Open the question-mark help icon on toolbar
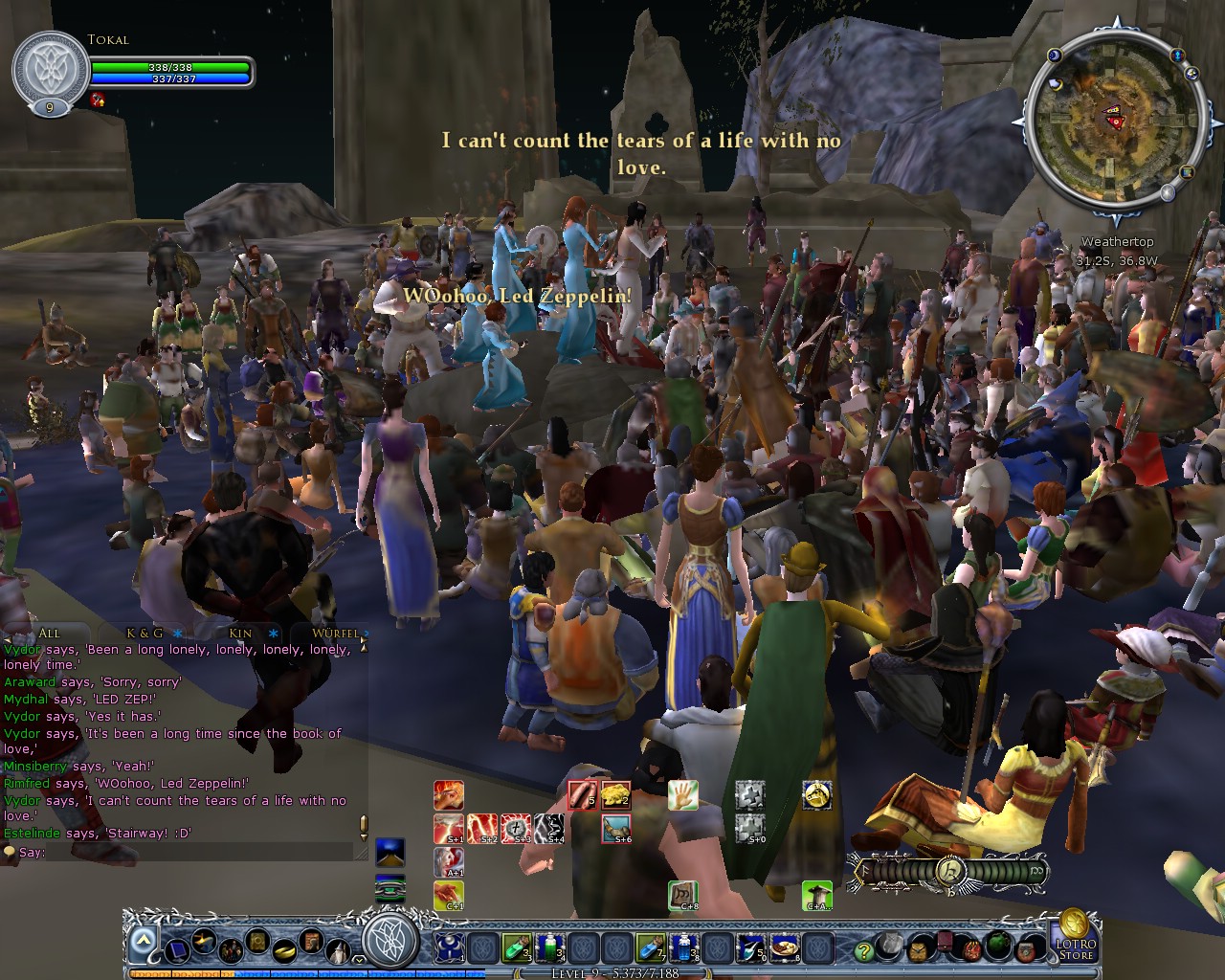 864,952
